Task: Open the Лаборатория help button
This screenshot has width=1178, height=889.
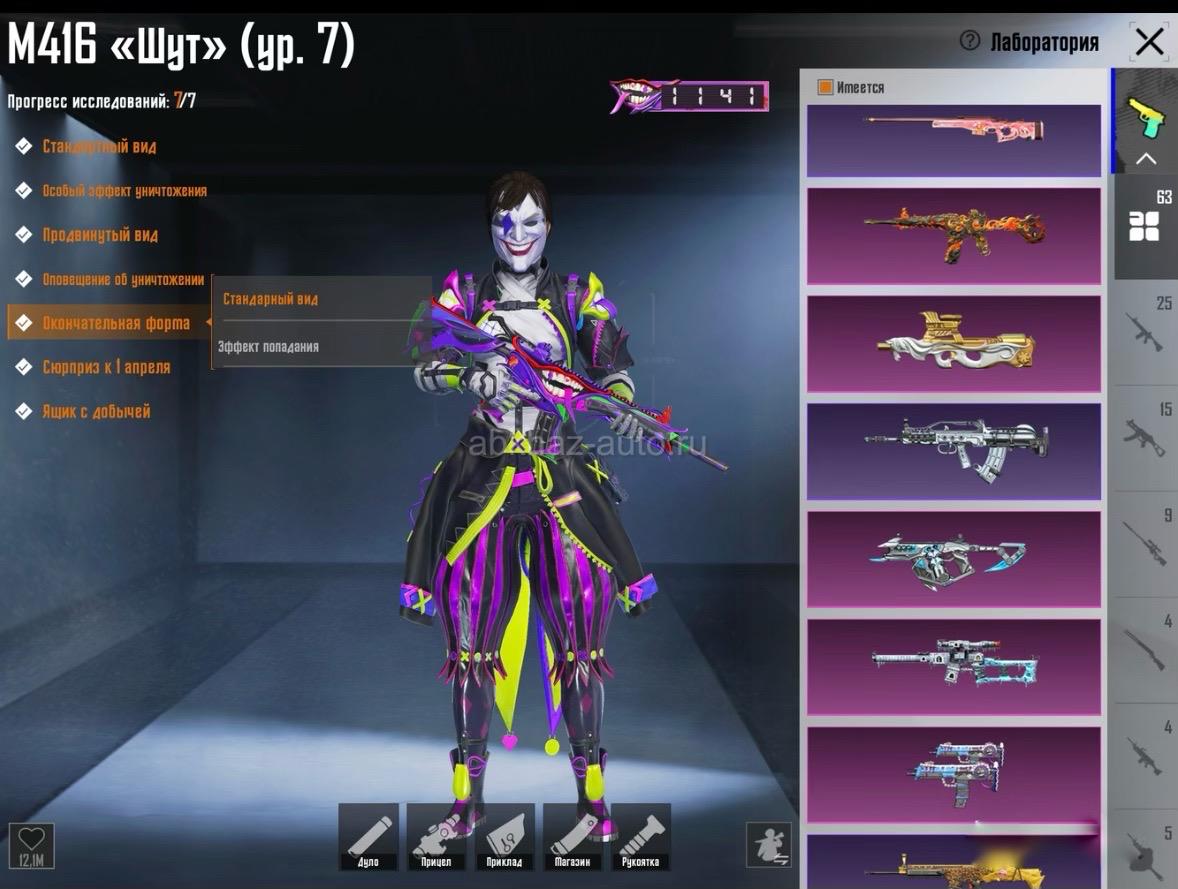Action: tap(969, 41)
